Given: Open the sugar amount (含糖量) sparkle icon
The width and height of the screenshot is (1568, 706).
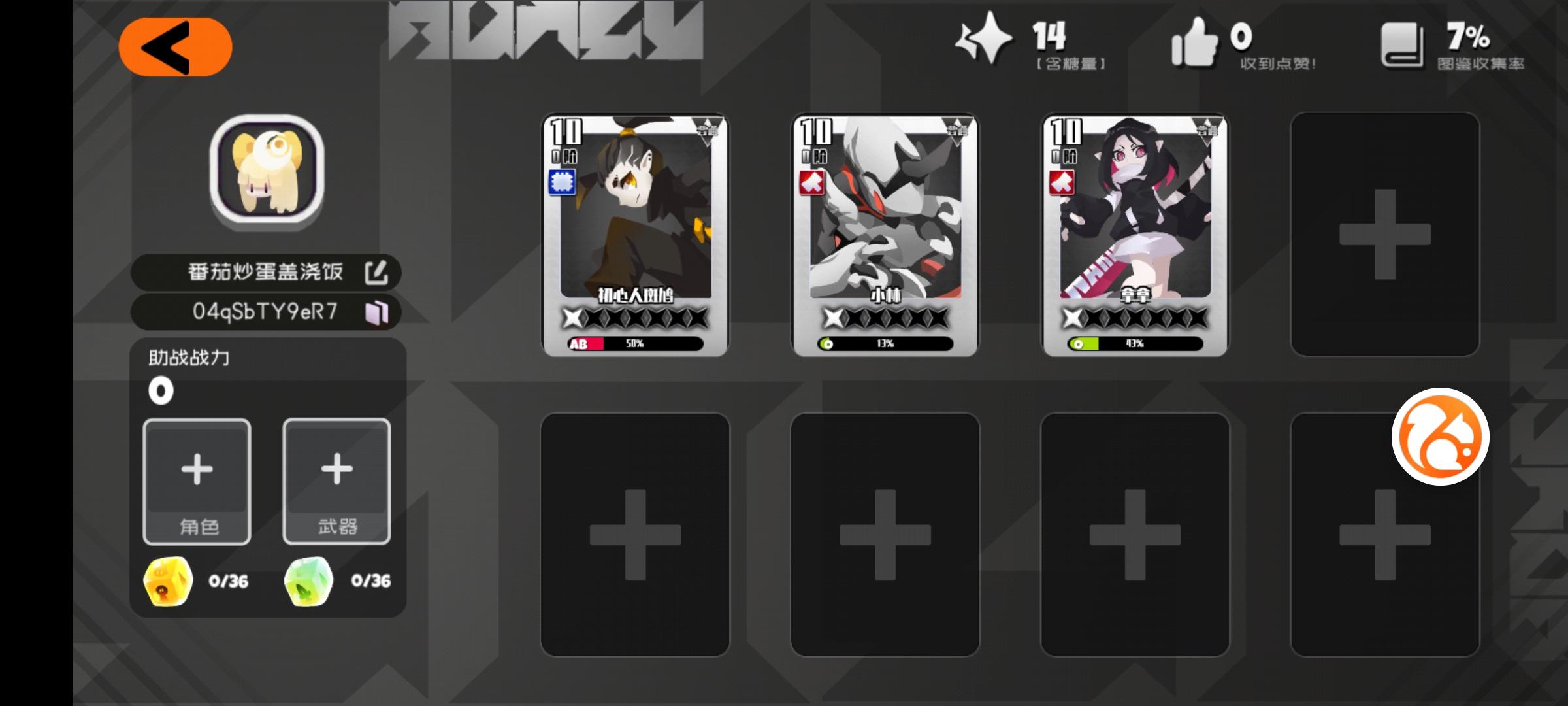Looking at the screenshot, I should click(982, 41).
